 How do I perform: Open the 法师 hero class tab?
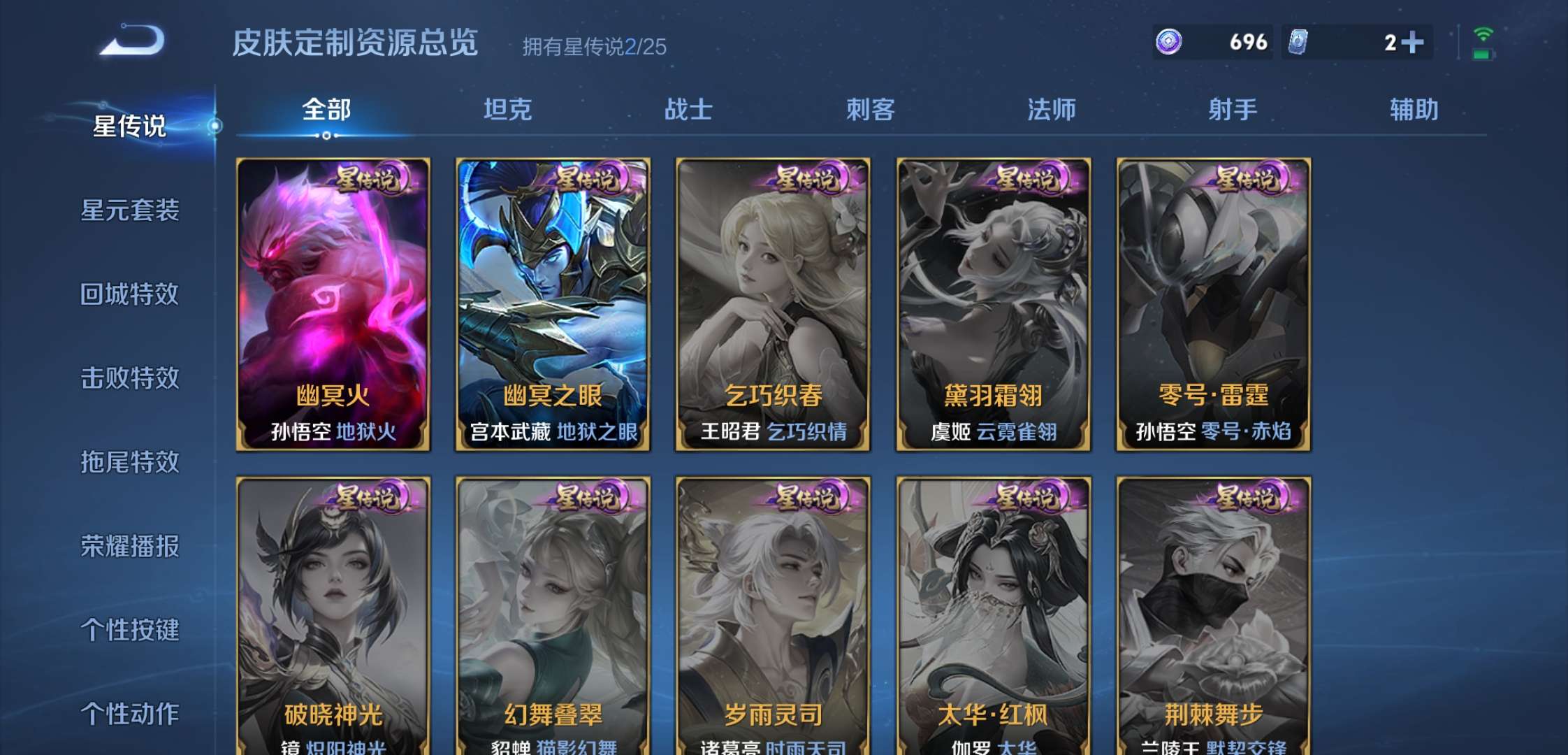[x=1052, y=110]
